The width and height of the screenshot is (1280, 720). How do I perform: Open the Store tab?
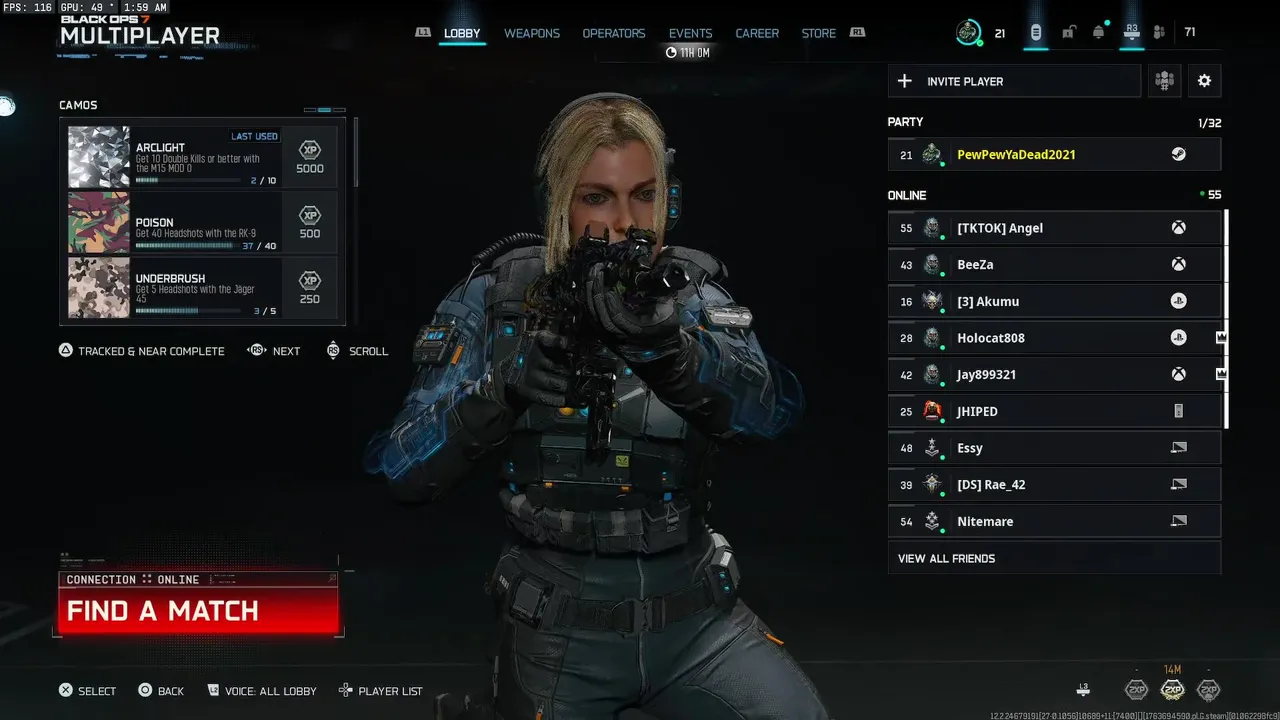point(818,33)
